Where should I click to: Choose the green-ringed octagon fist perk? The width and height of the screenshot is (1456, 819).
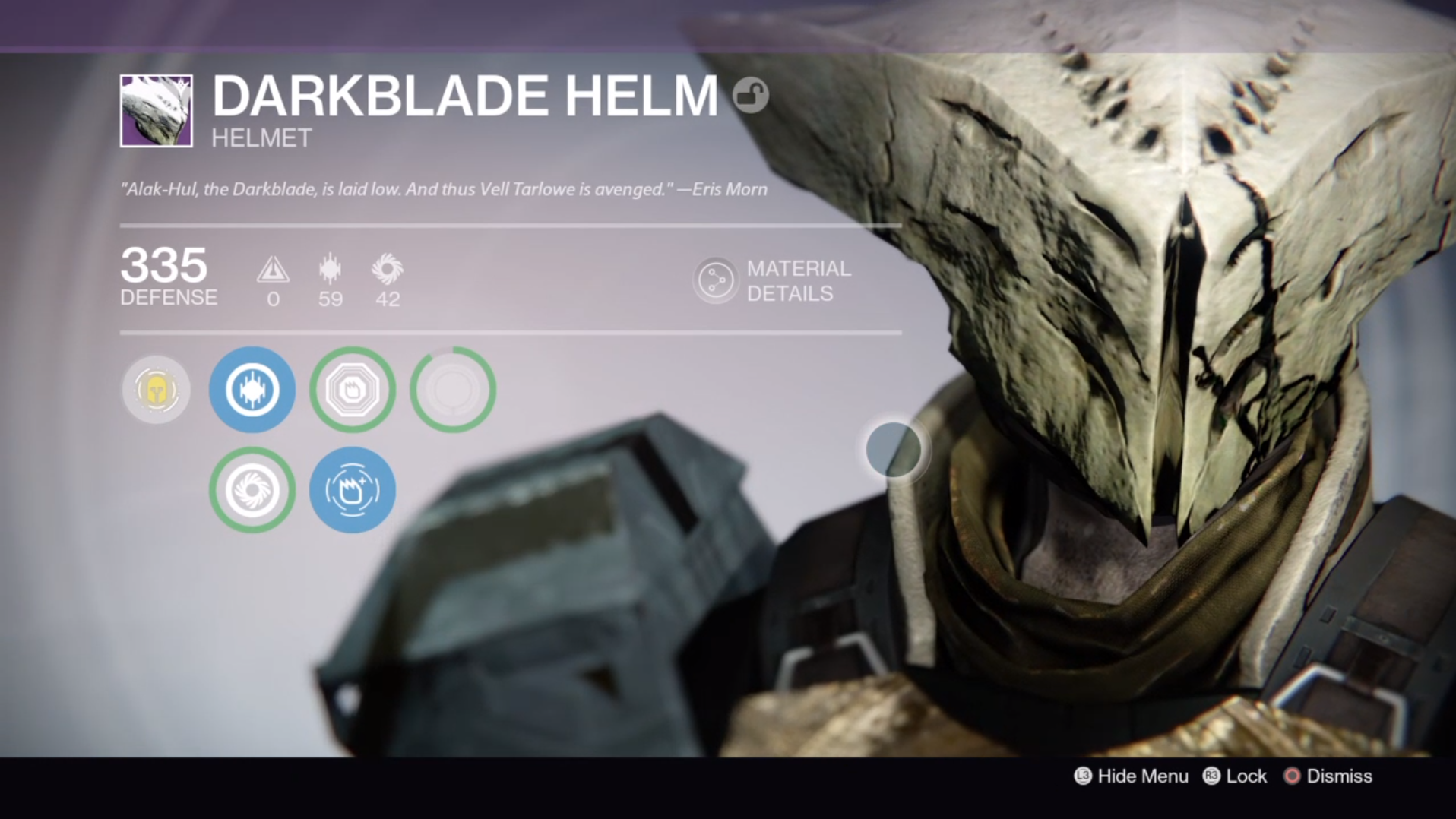[x=353, y=390]
